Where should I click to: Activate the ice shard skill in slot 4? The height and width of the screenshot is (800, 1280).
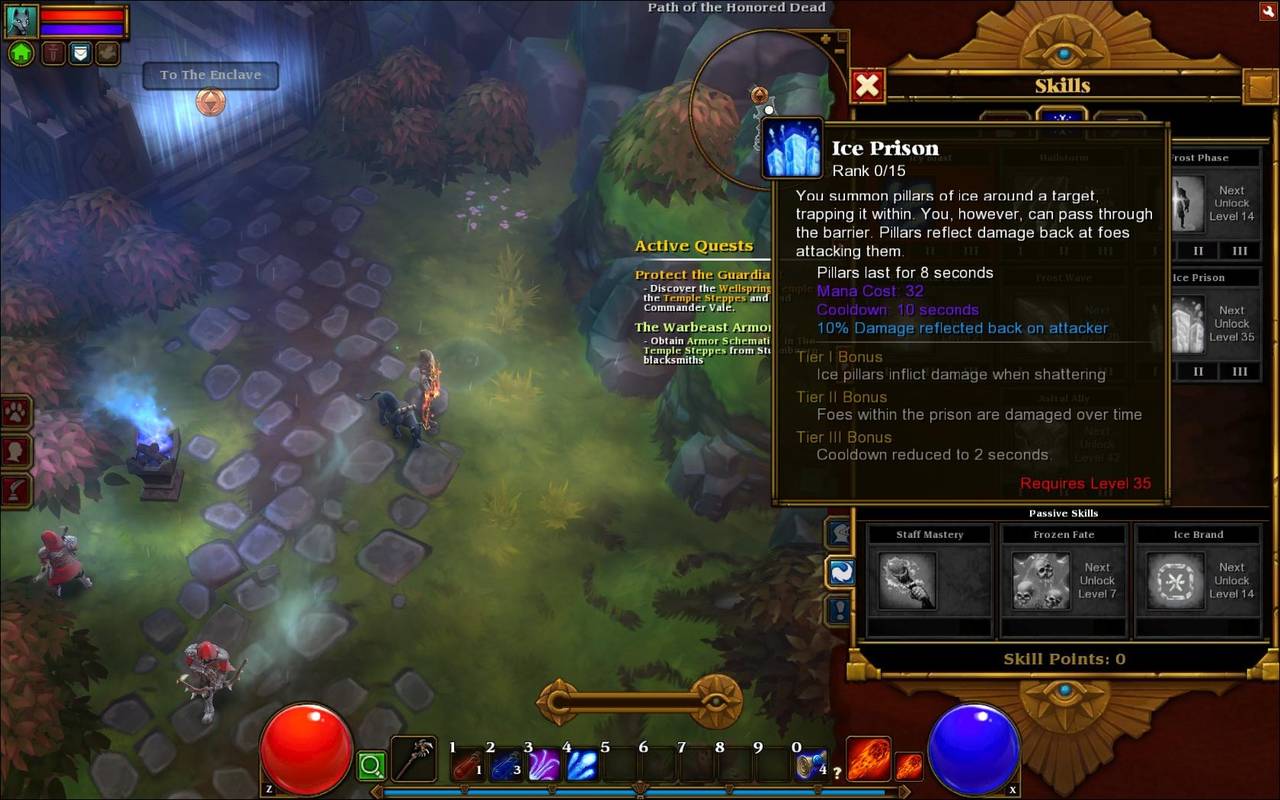[582, 766]
